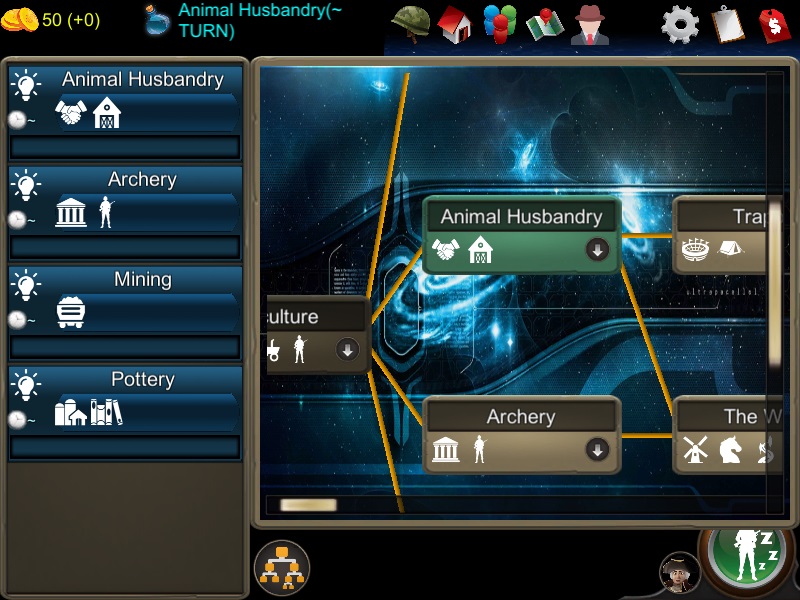Open the military helmet menu
The image size is (800, 600).
pos(409,23)
